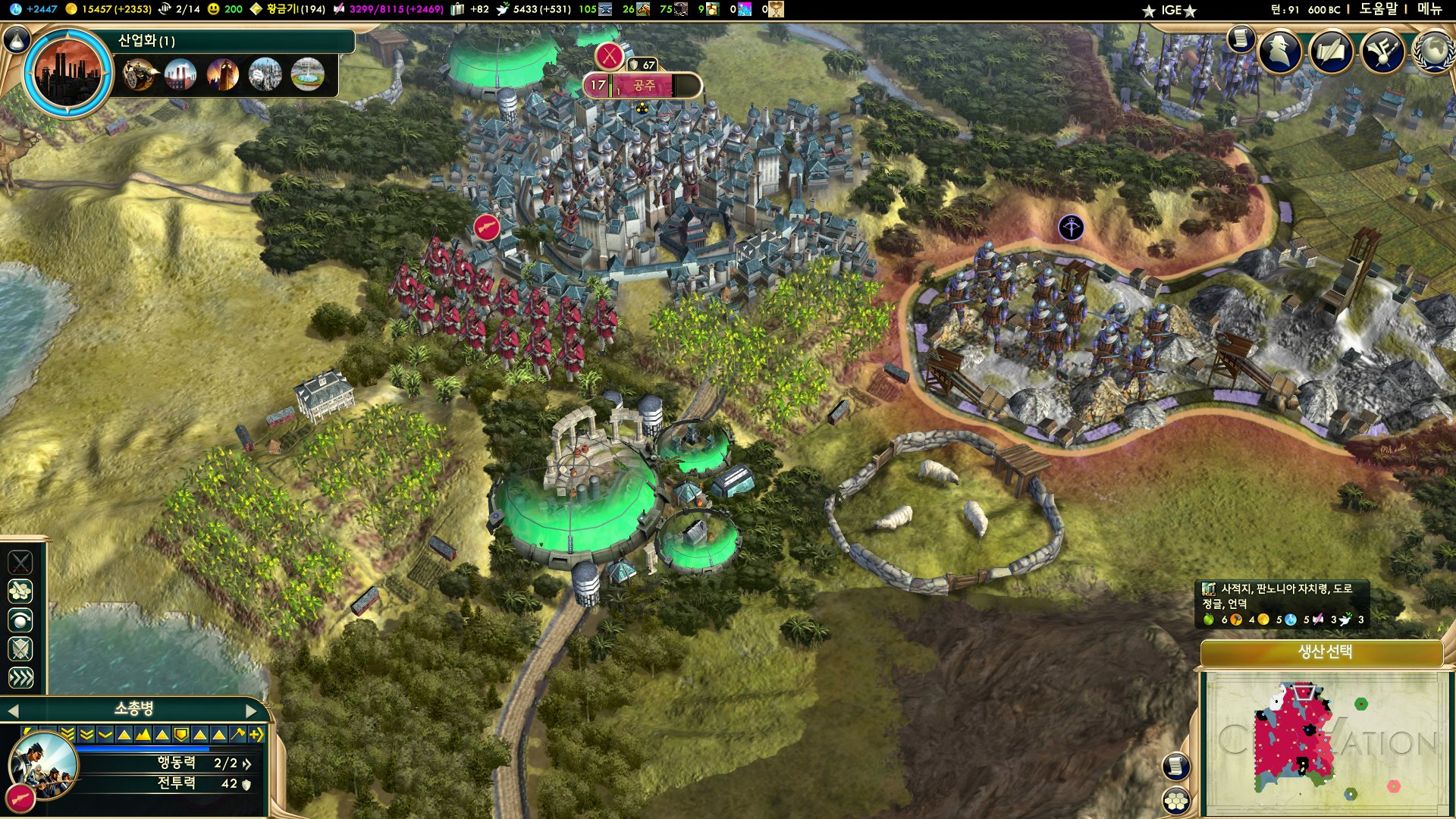Screen dimensions: 1456x819
Task: Open the tech tree via the science flask
Action: click(17, 39)
